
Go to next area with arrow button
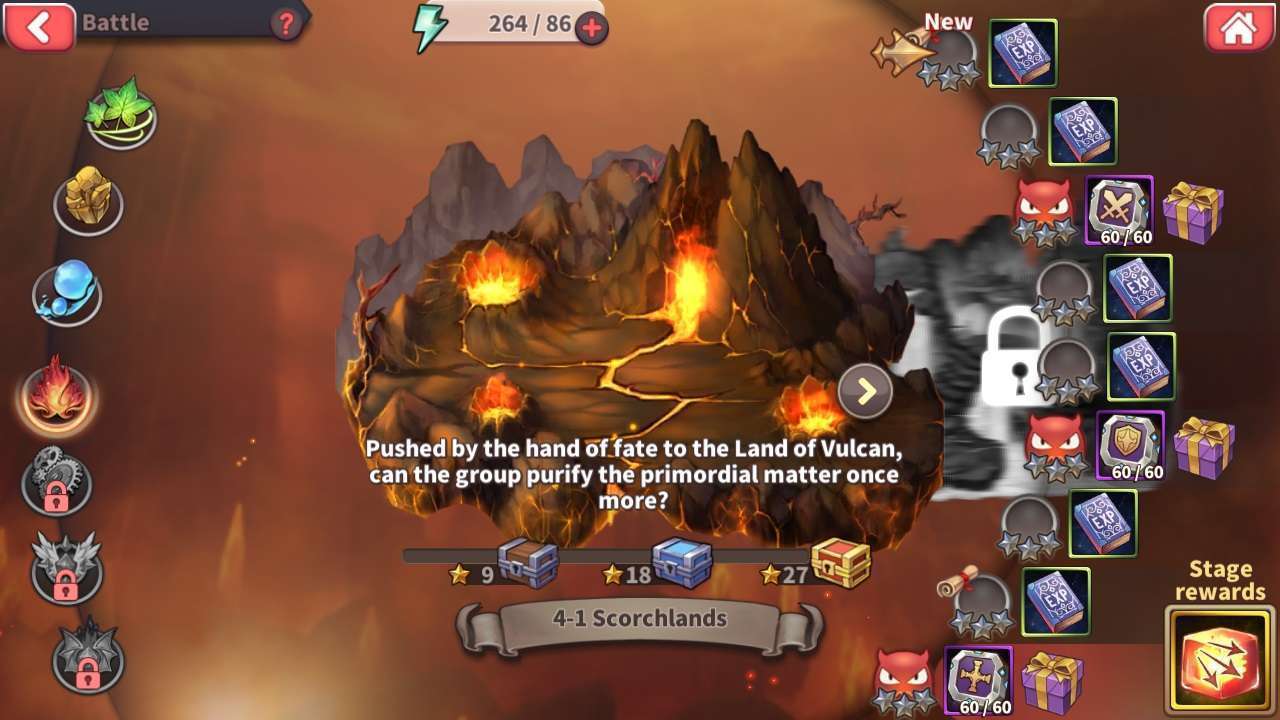(865, 391)
